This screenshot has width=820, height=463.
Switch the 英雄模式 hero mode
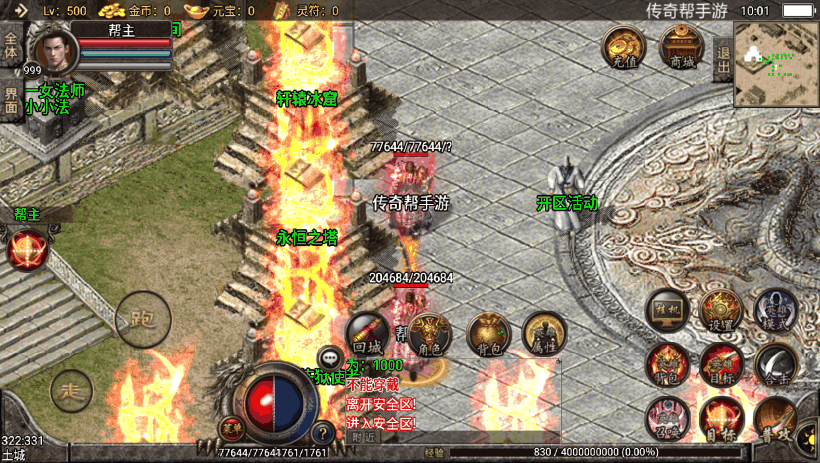click(775, 310)
